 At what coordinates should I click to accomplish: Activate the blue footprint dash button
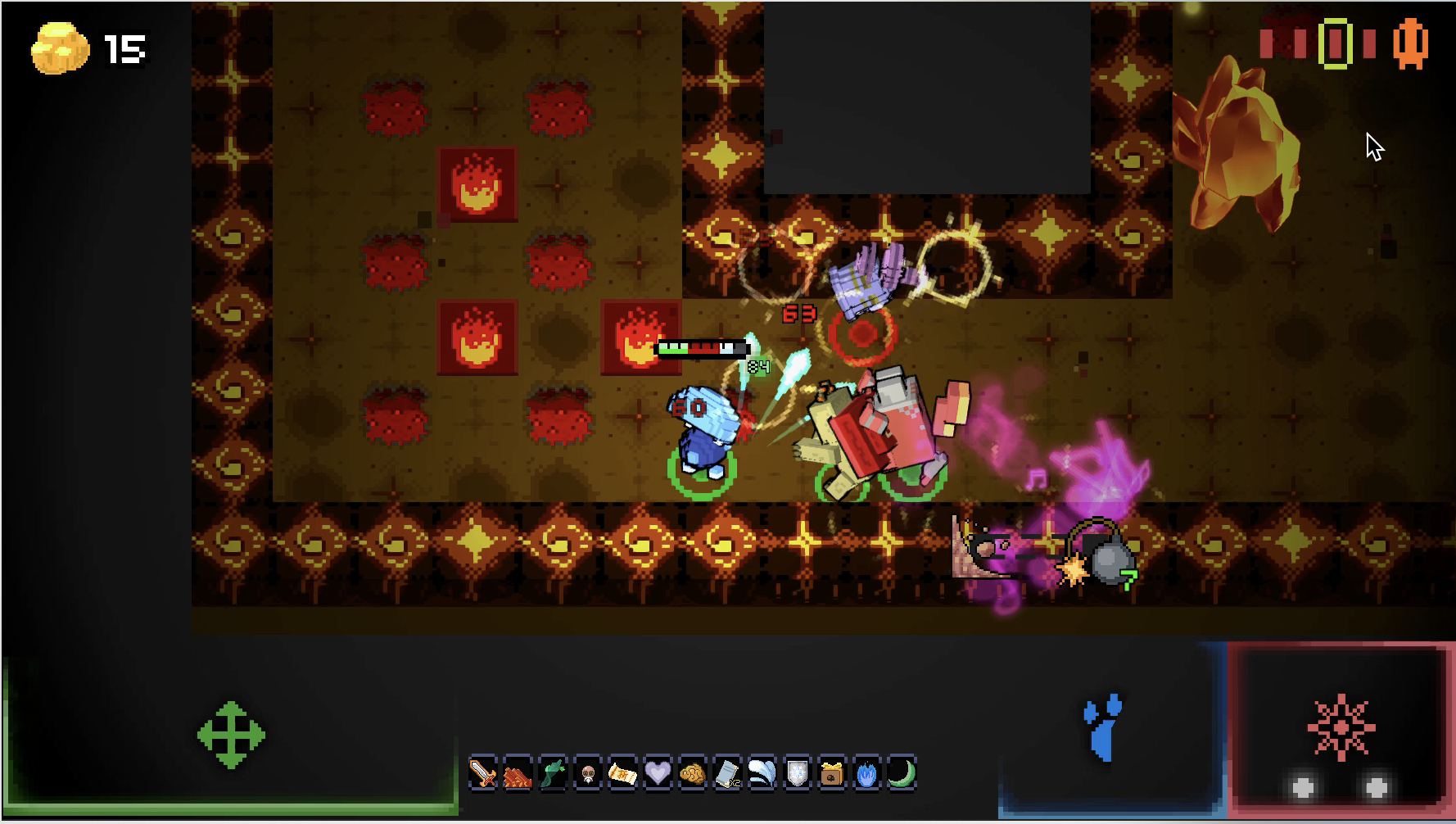(x=1103, y=727)
